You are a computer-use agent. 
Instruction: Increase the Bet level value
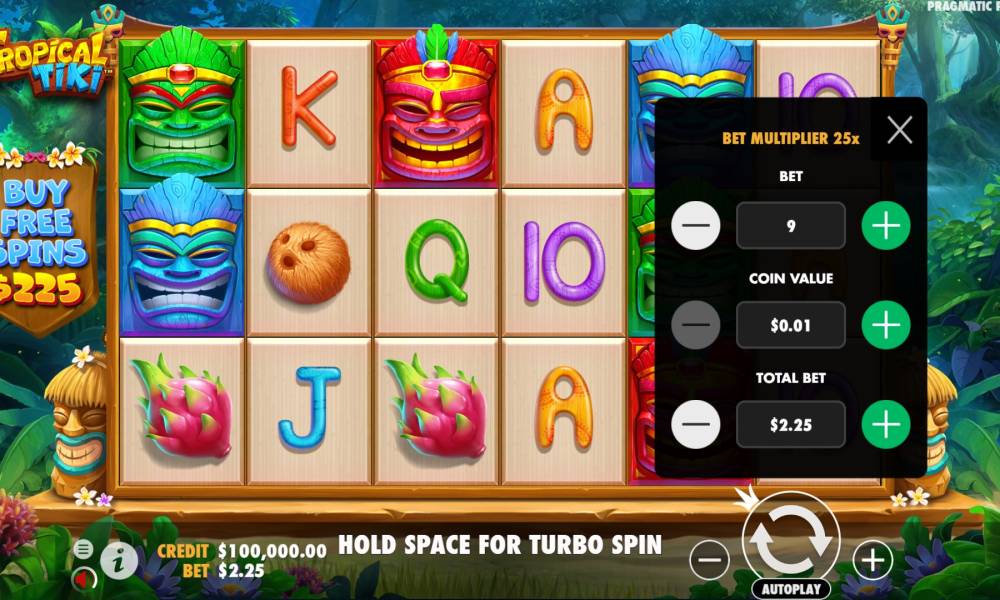point(886,226)
